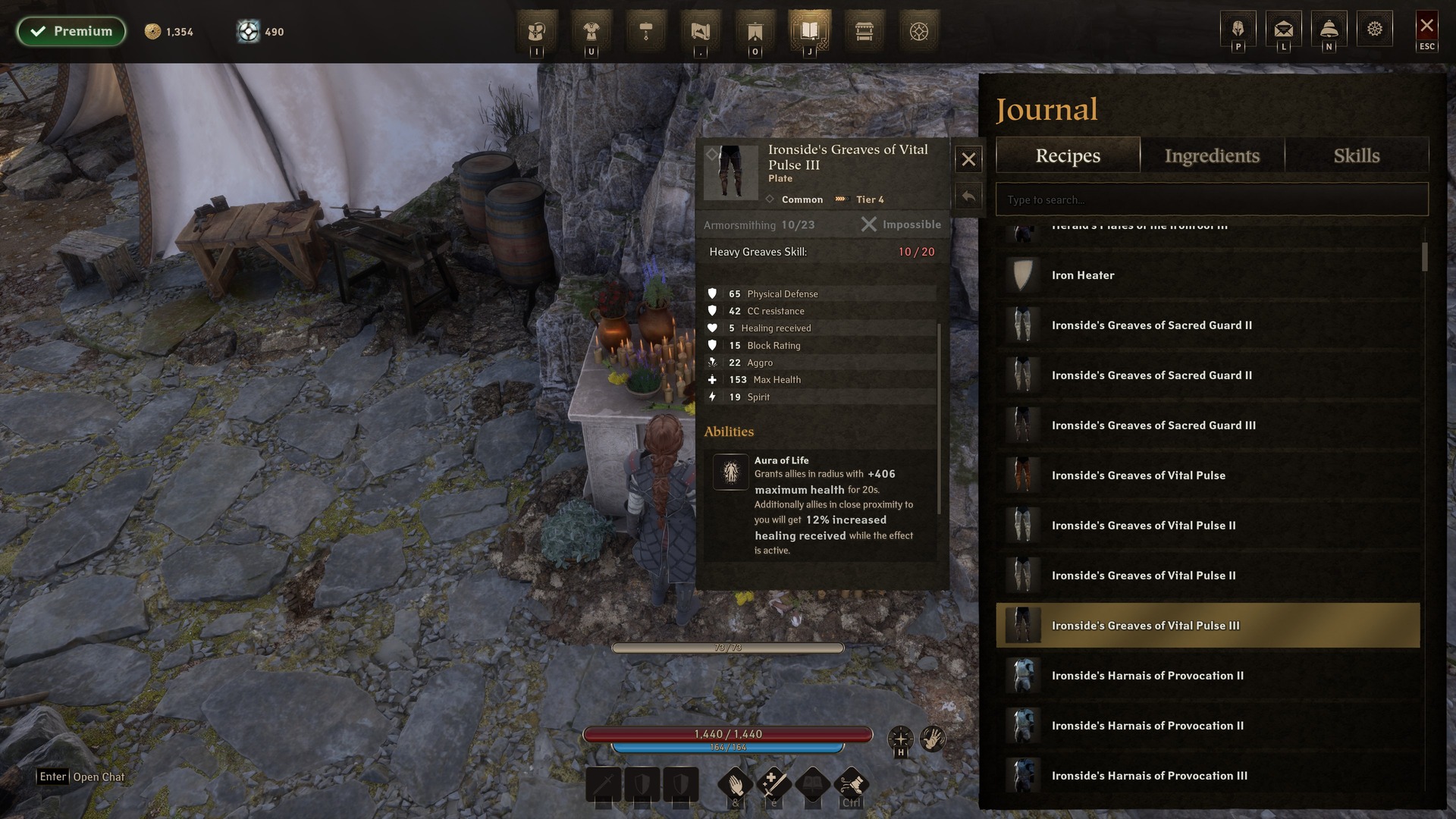Show notifications via the bell icon

(1329, 30)
